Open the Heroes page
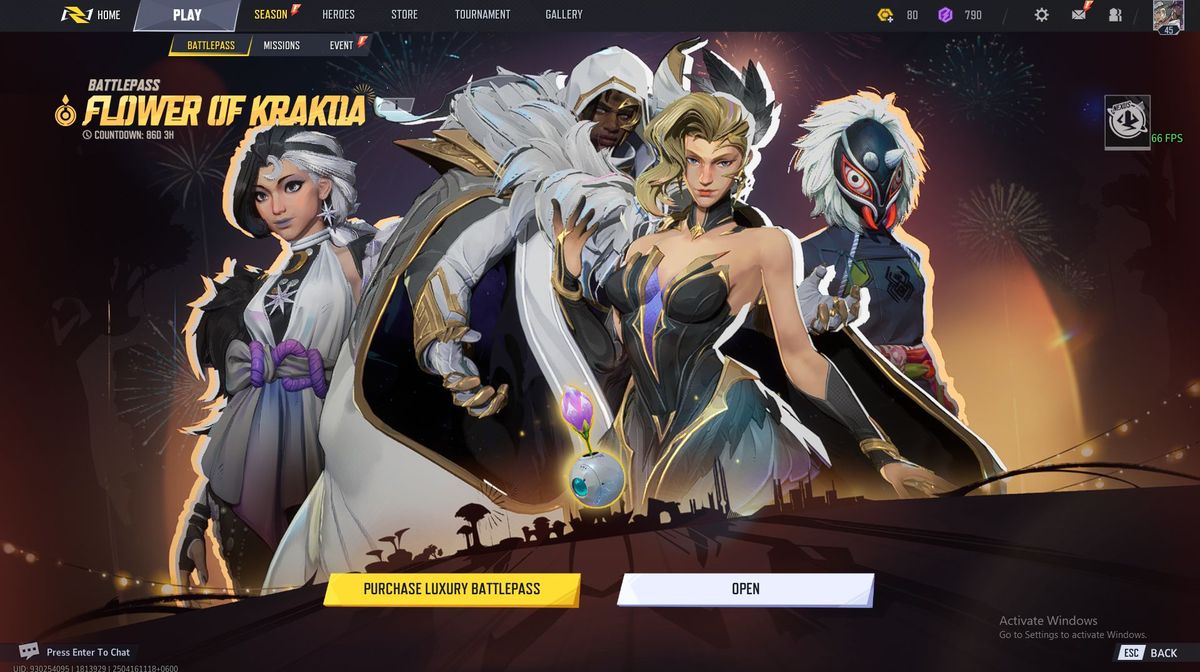 (x=338, y=15)
